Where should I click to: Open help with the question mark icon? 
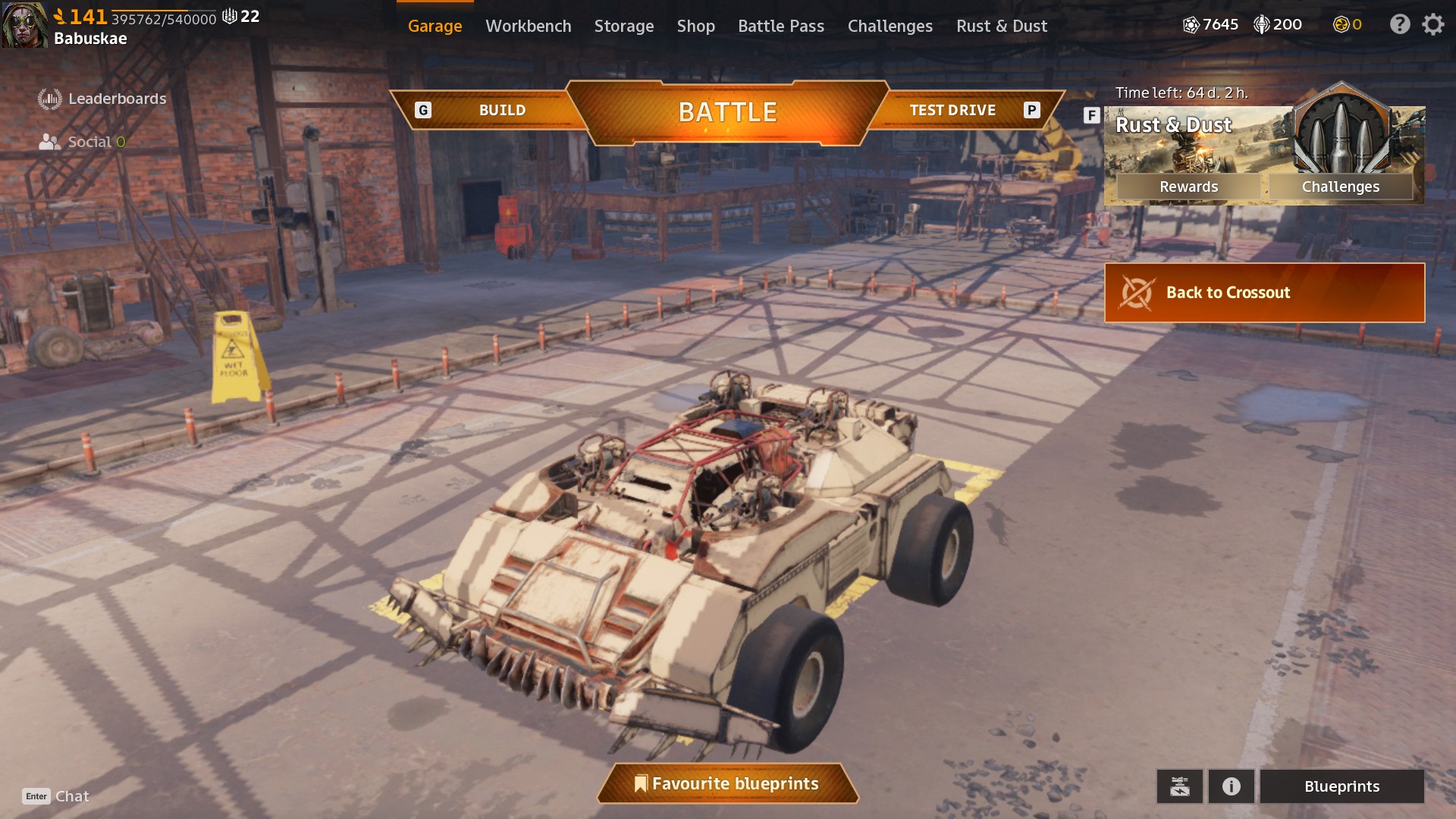1399,25
